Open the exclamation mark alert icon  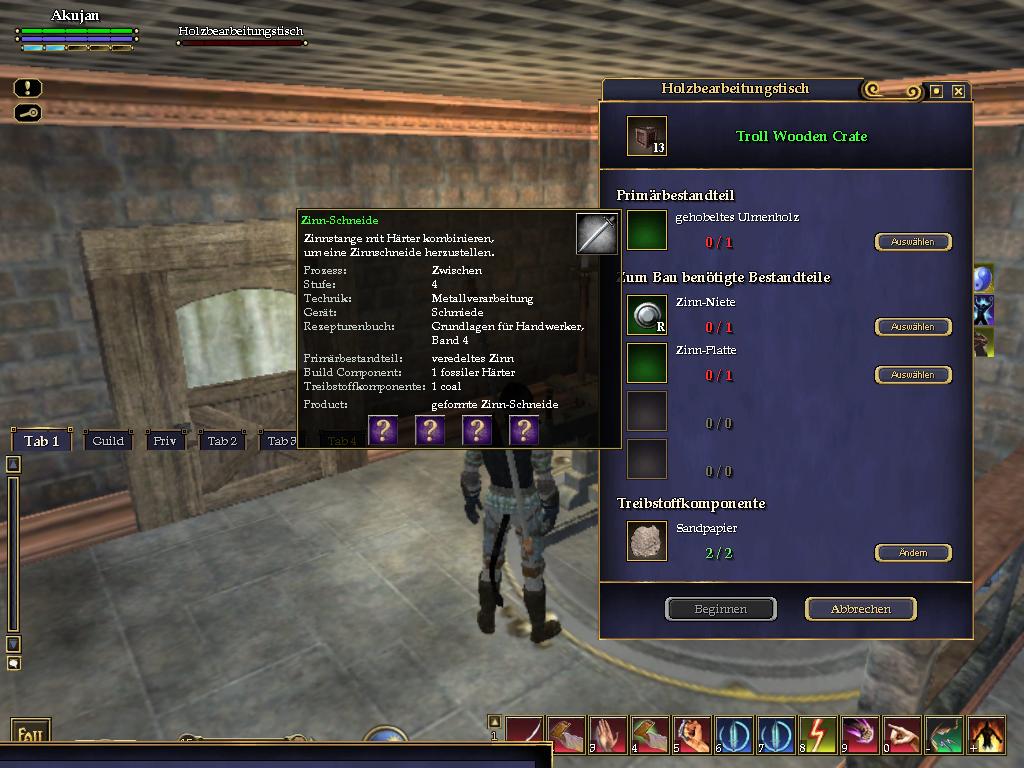28,89
